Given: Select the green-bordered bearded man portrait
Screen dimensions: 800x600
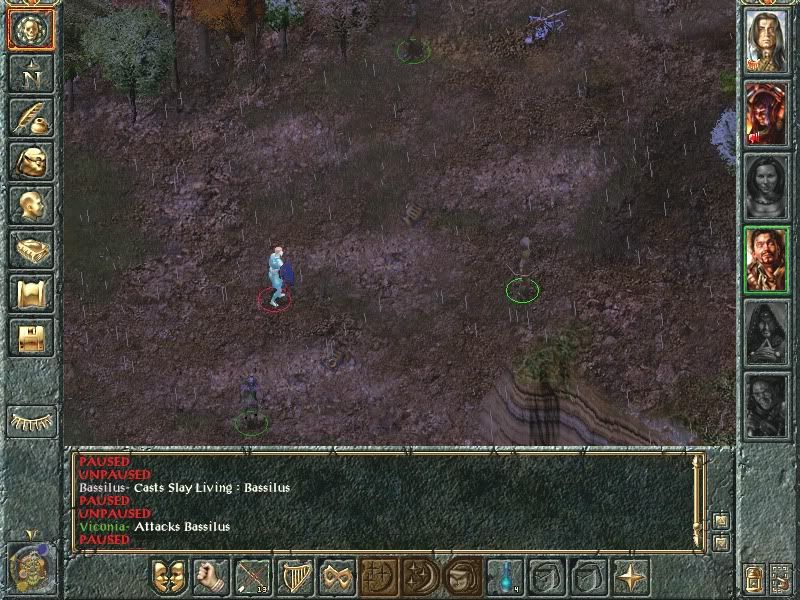Looking at the screenshot, I should pyautogui.click(x=767, y=258).
